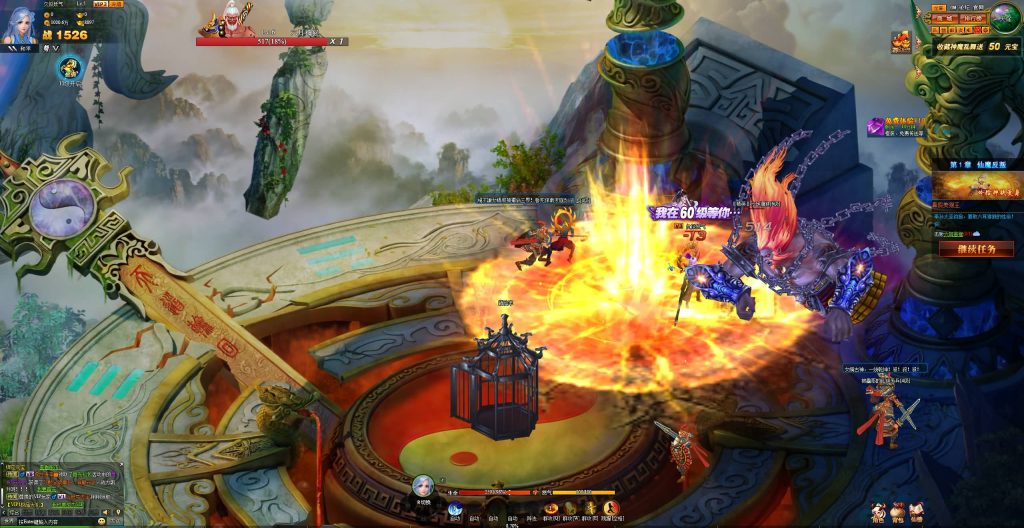Open the round golden mount icon under the portrait
This screenshot has height=528, width=1024.
click(69, 69)
